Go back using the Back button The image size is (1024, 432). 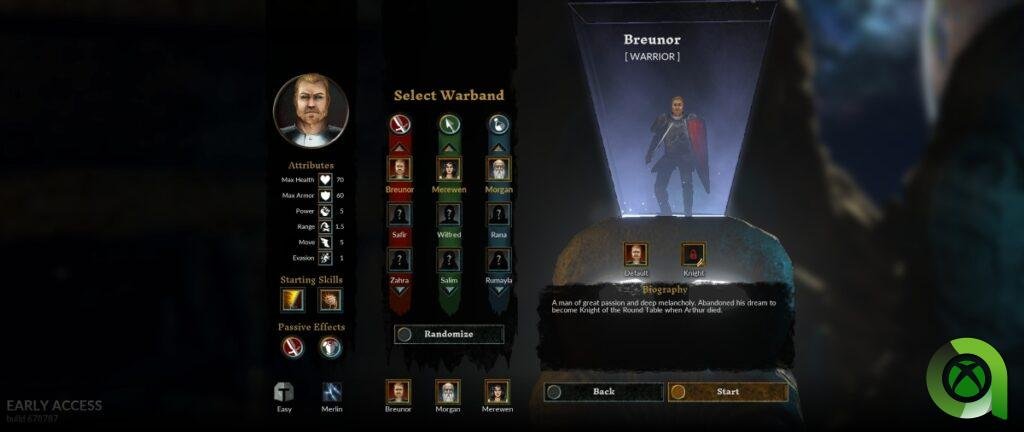[x=603, y=392]
